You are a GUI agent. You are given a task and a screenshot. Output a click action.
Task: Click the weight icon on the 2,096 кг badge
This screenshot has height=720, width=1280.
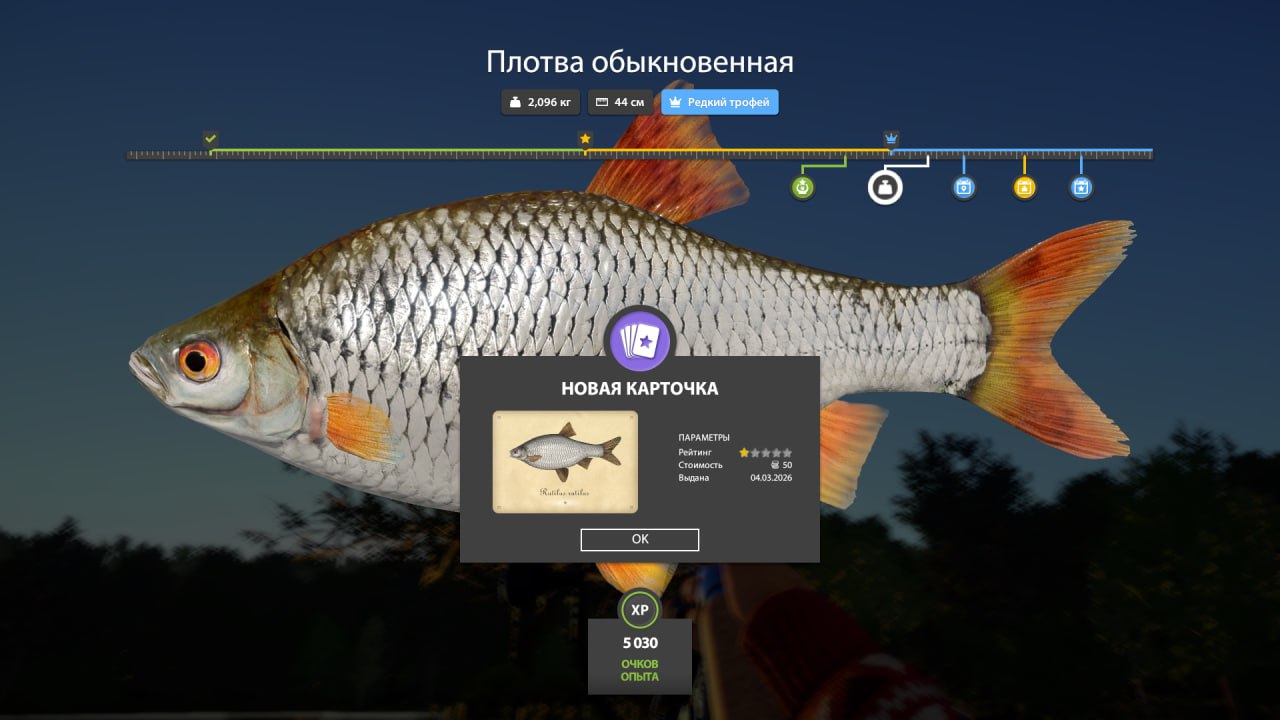pyautogui.click(x=513, y=101)
